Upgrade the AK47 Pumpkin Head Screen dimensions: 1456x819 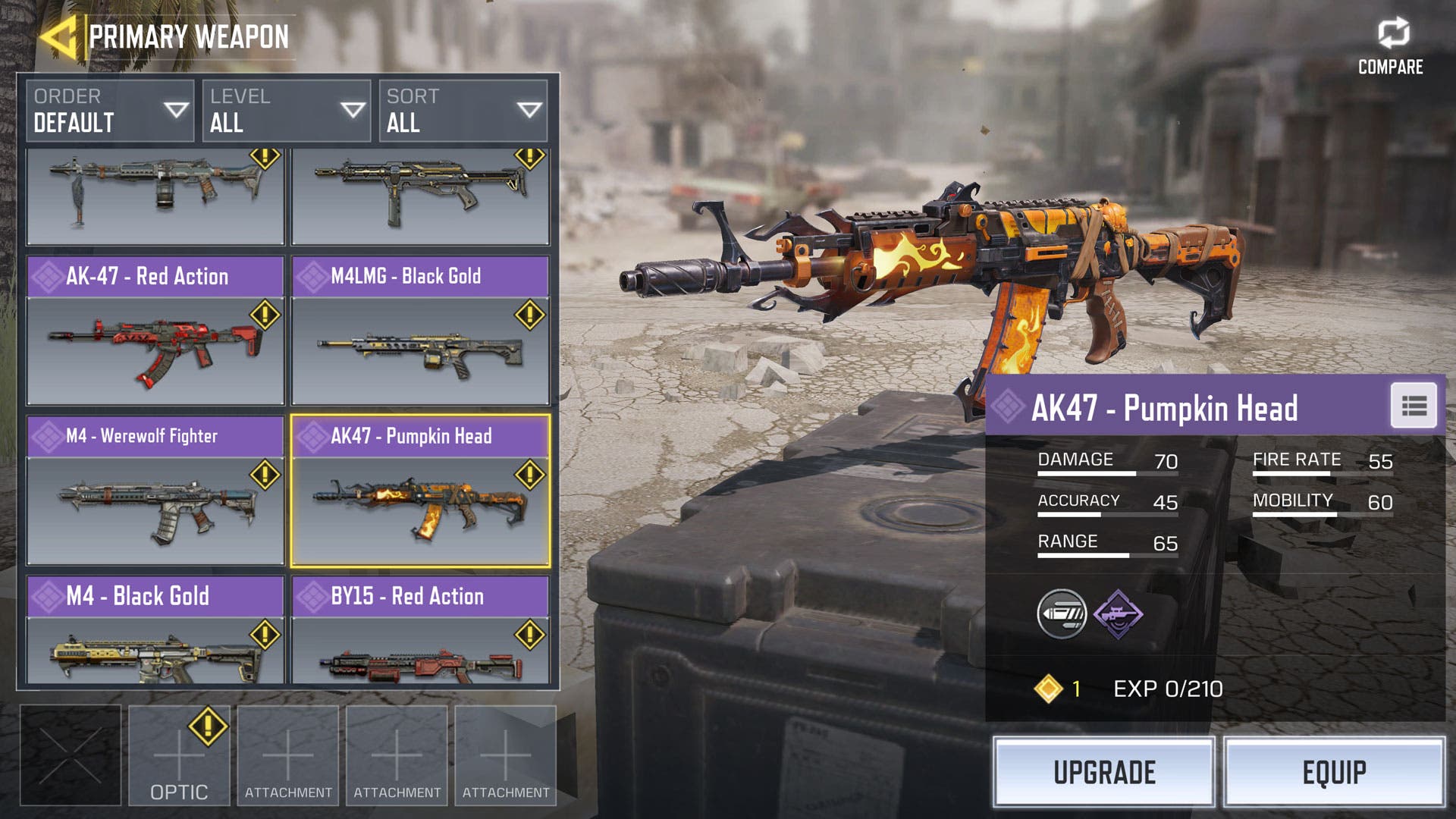(x=1103, y=772)
